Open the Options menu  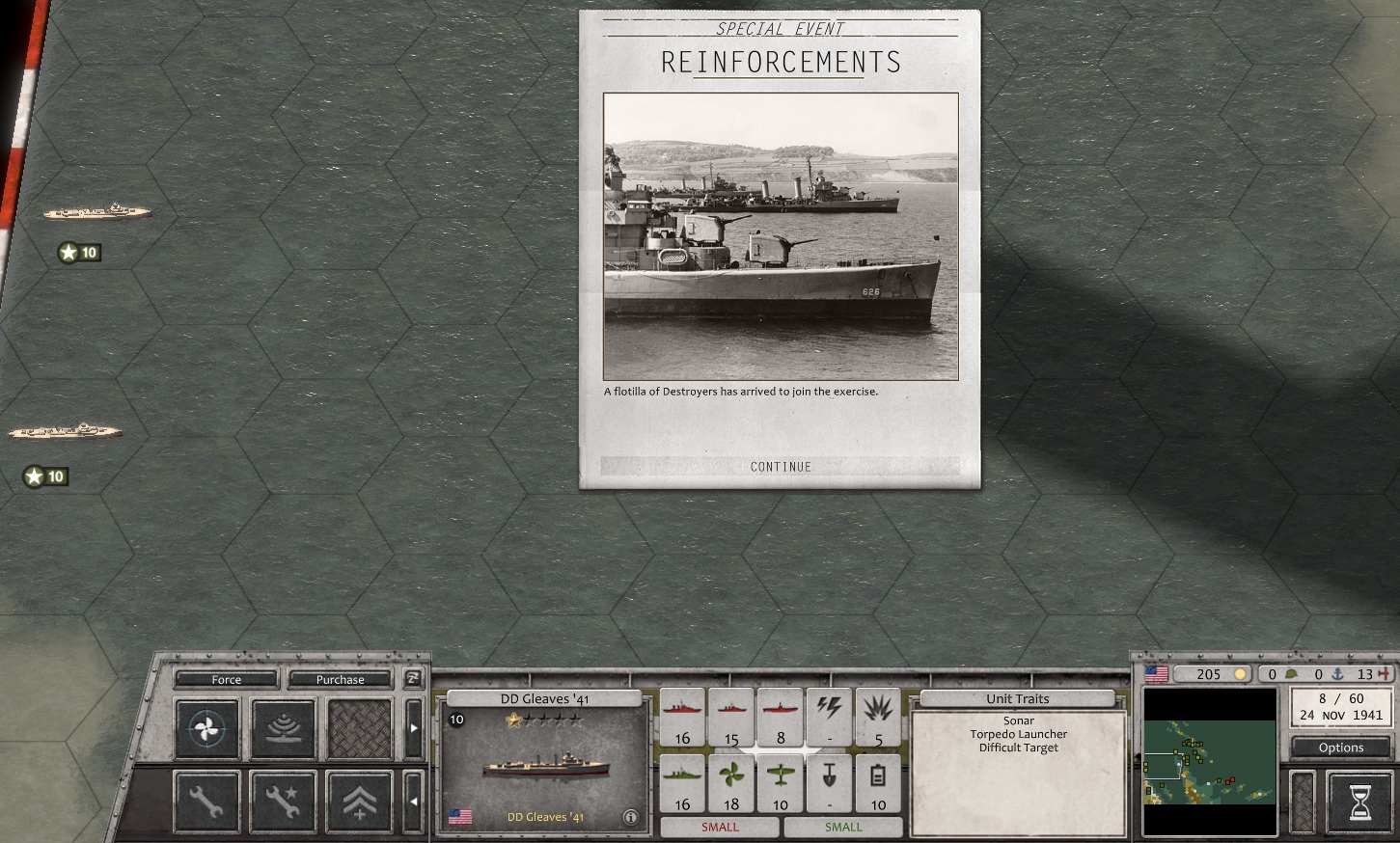[x=1340, y=747]
